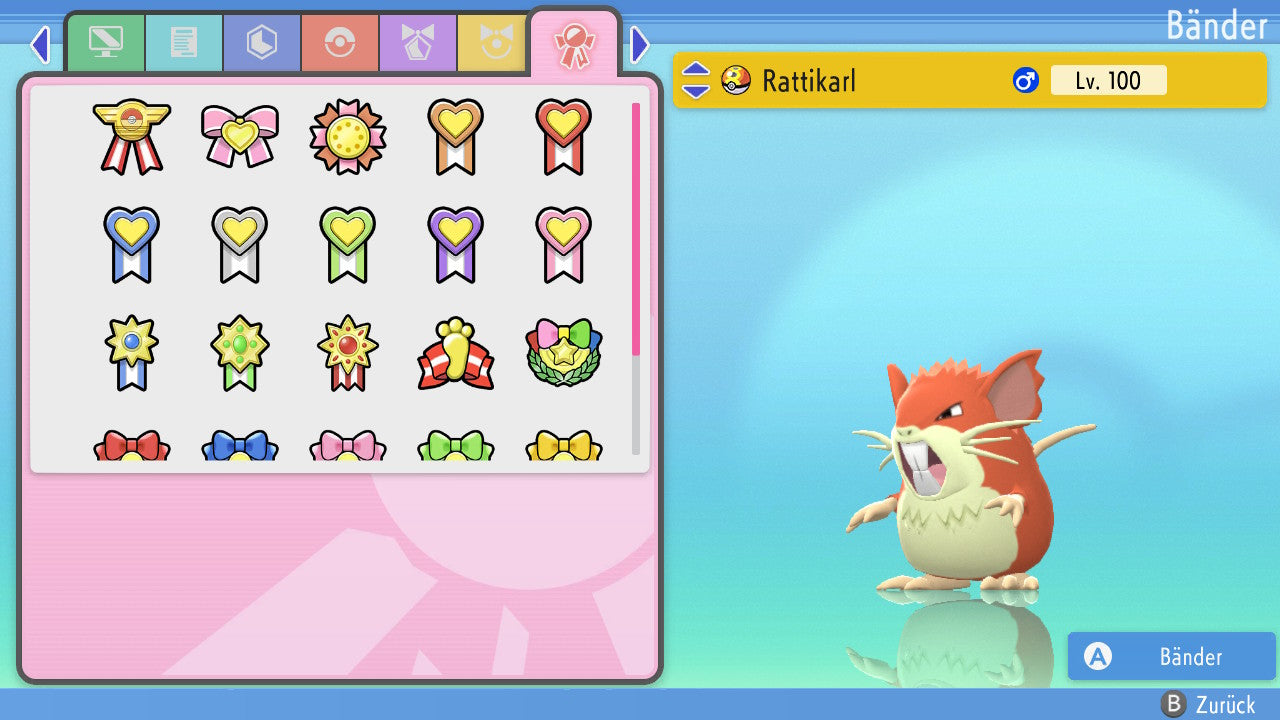
Task: Switch Pokémon using the arrows beside Rattikarl
Action: point(696,80)
